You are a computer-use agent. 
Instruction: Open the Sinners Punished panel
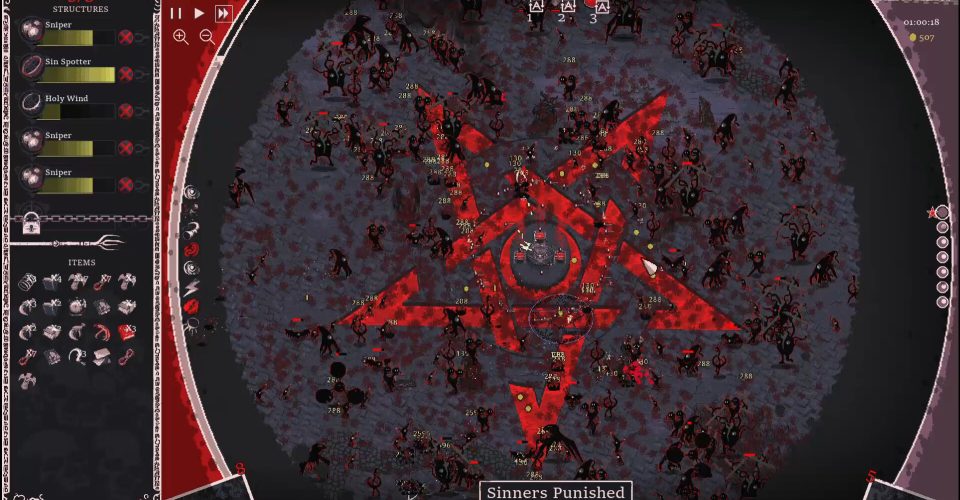pos(555,491)
